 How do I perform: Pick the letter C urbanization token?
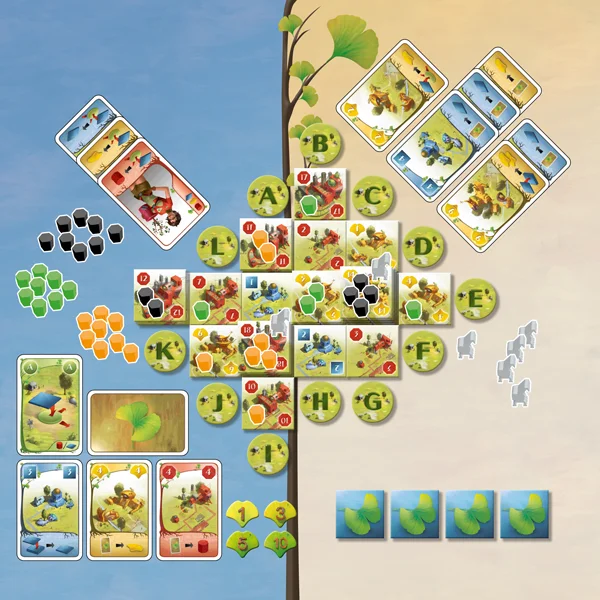(372, 196)
